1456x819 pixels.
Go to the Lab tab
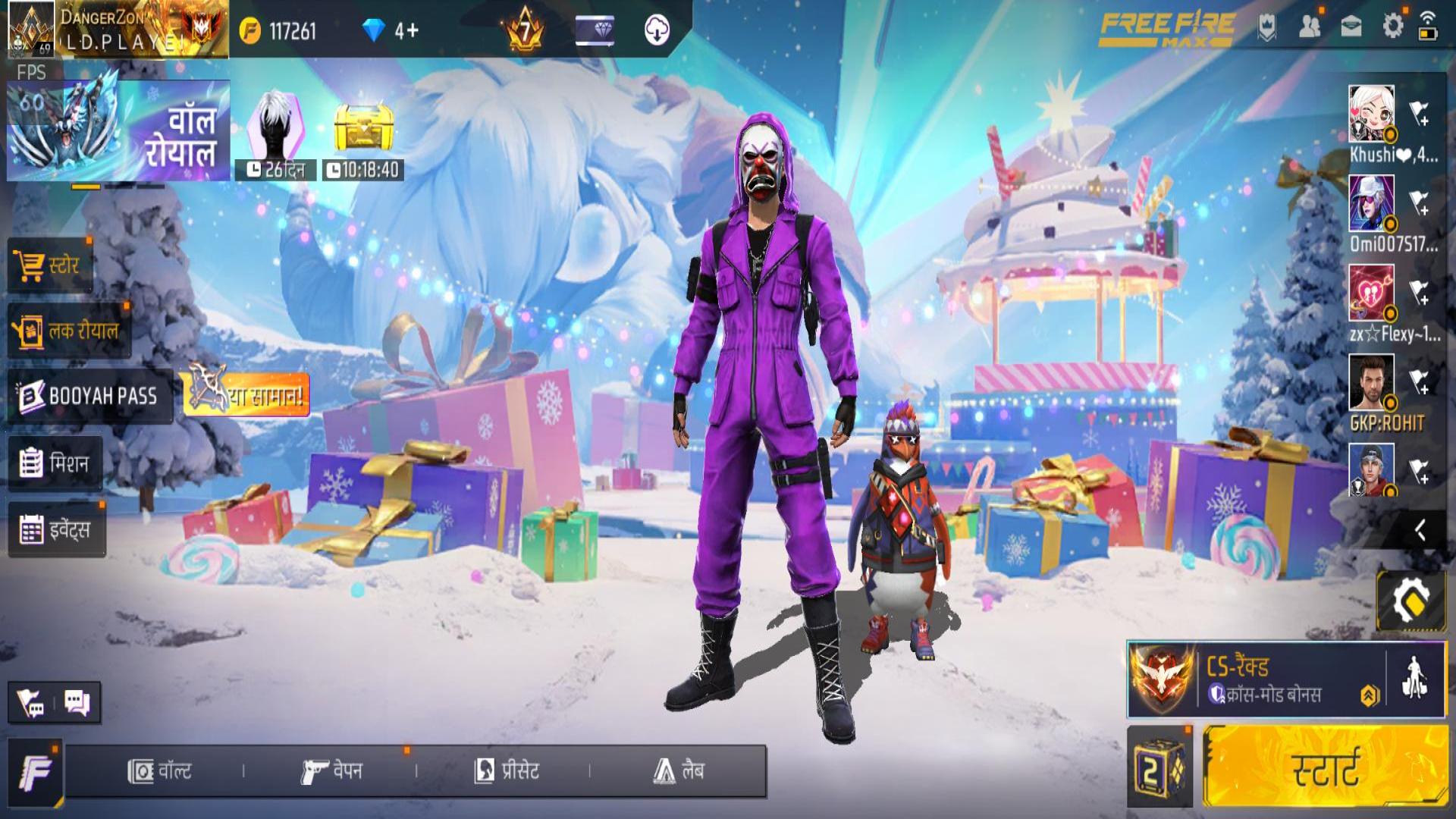pyautogui.click(x=679, y=771)
